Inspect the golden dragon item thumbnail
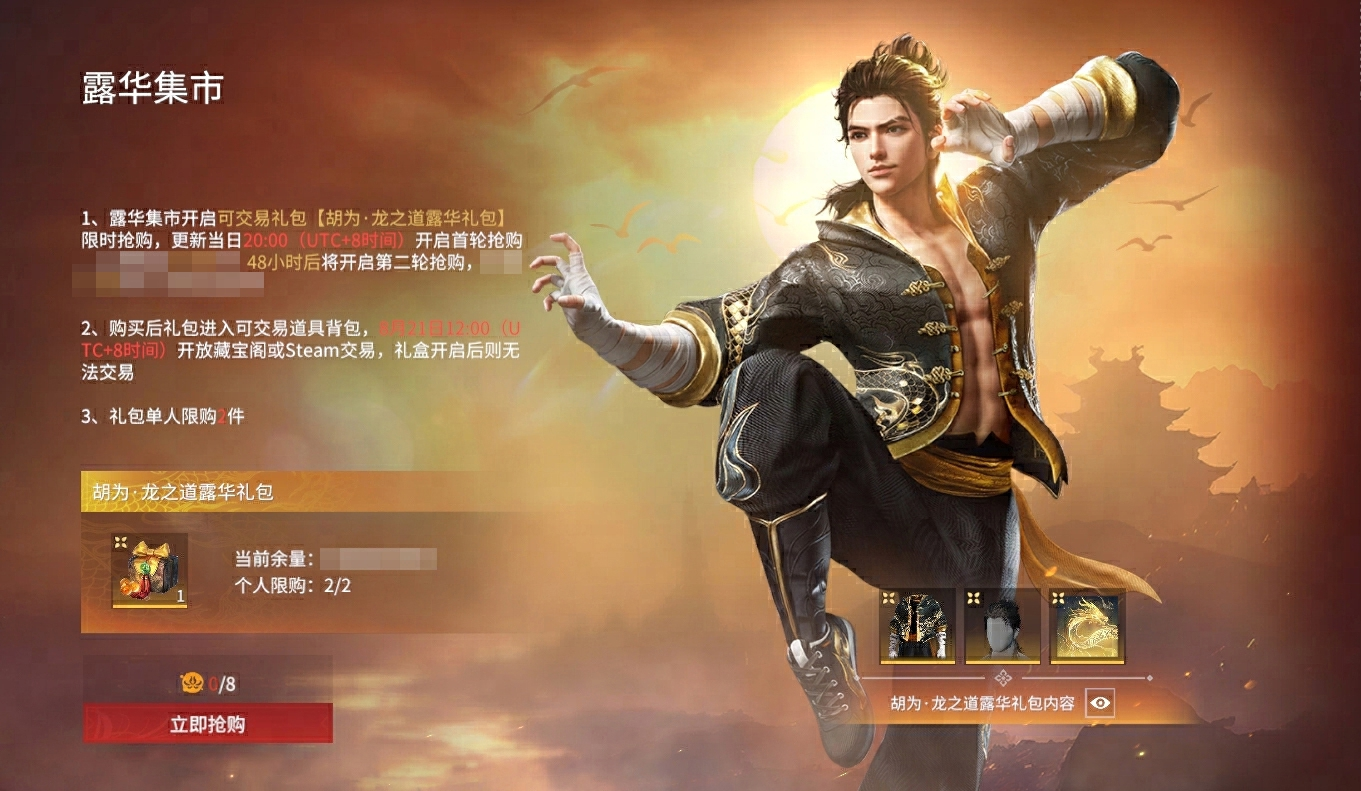This screenshot has height=791, width=1361. tap(1087, 626)
